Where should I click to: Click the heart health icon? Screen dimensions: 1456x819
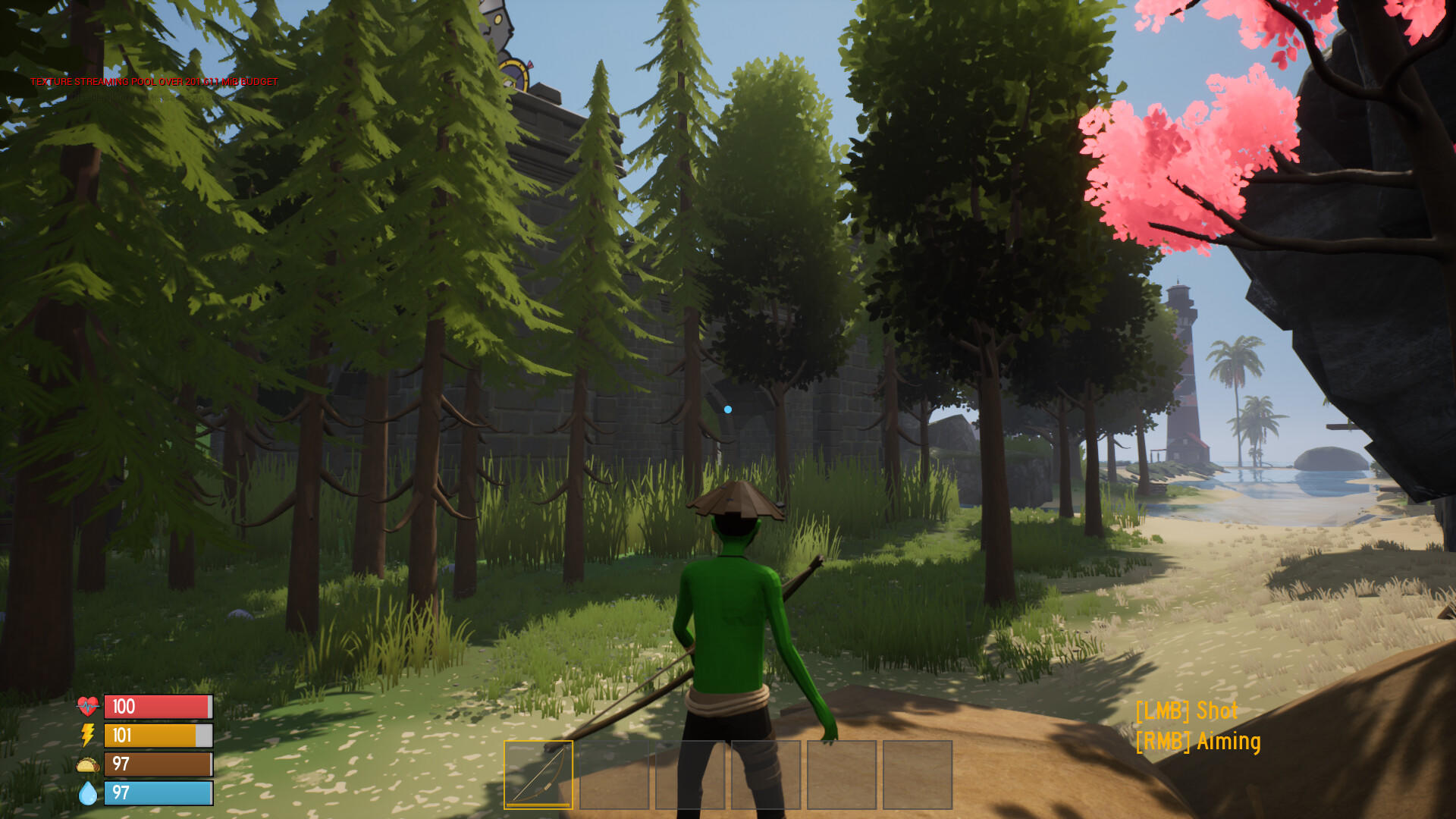87,705
